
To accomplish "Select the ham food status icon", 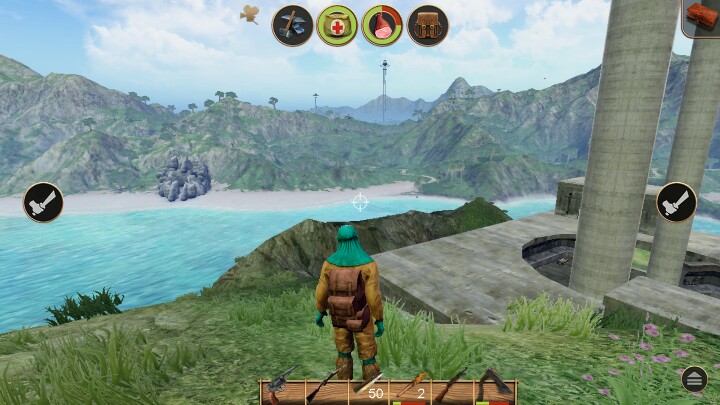I will (381, 25).
